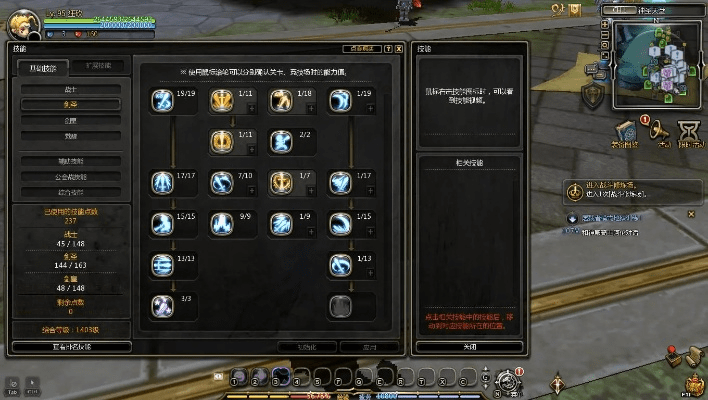Select the locked gray skill slot
Image resolution: width=708 pixels, height=400 pixels.
point(340,305)
